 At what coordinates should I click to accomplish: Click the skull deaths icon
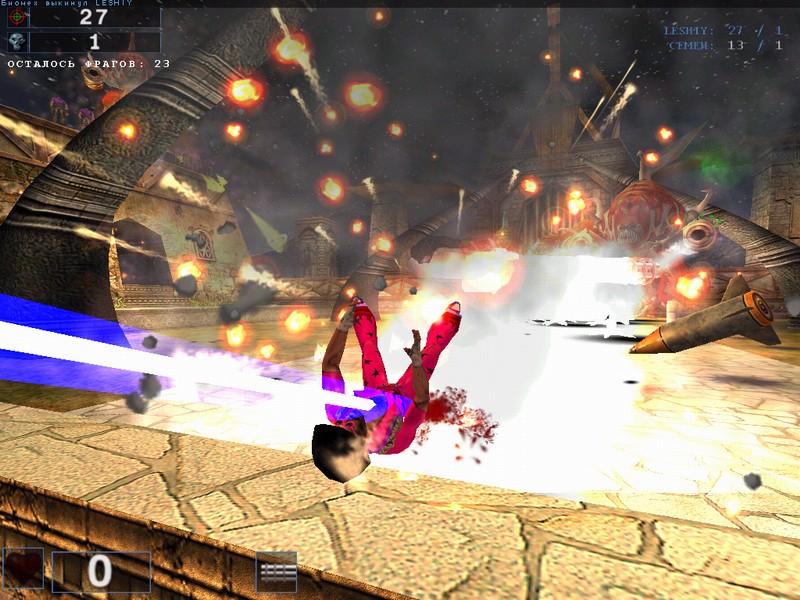(16, 41)
